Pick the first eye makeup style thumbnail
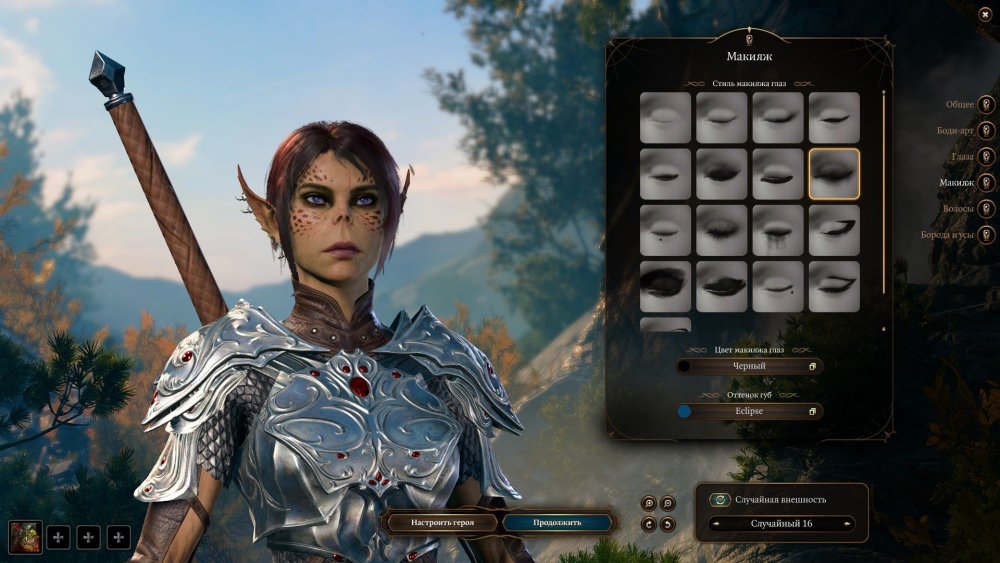Screen dimensions: 1000x563 pyautogui.click(x=665, y=118)
